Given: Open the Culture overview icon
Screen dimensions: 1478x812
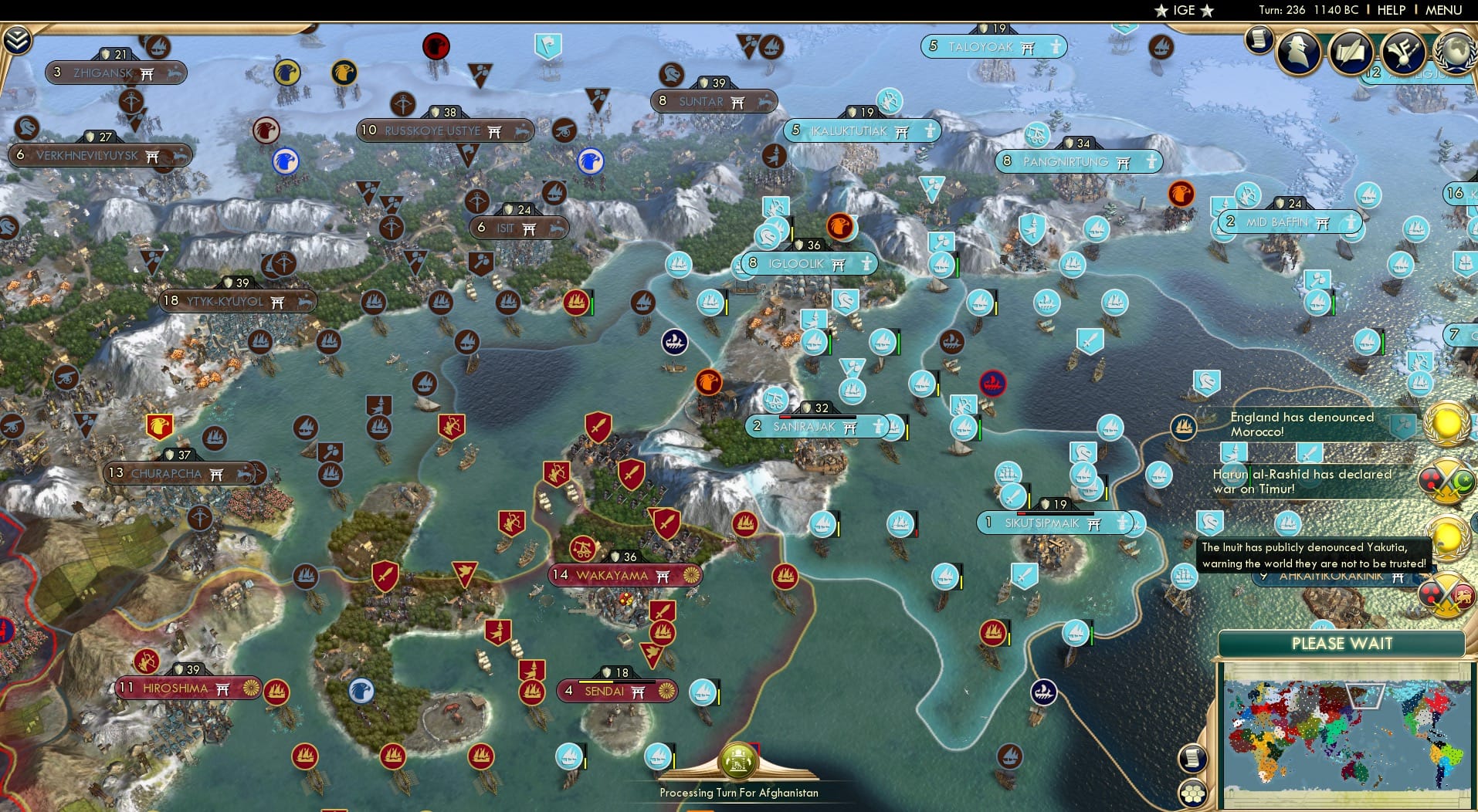Looking at the screenshot, I should (1403, 52).
